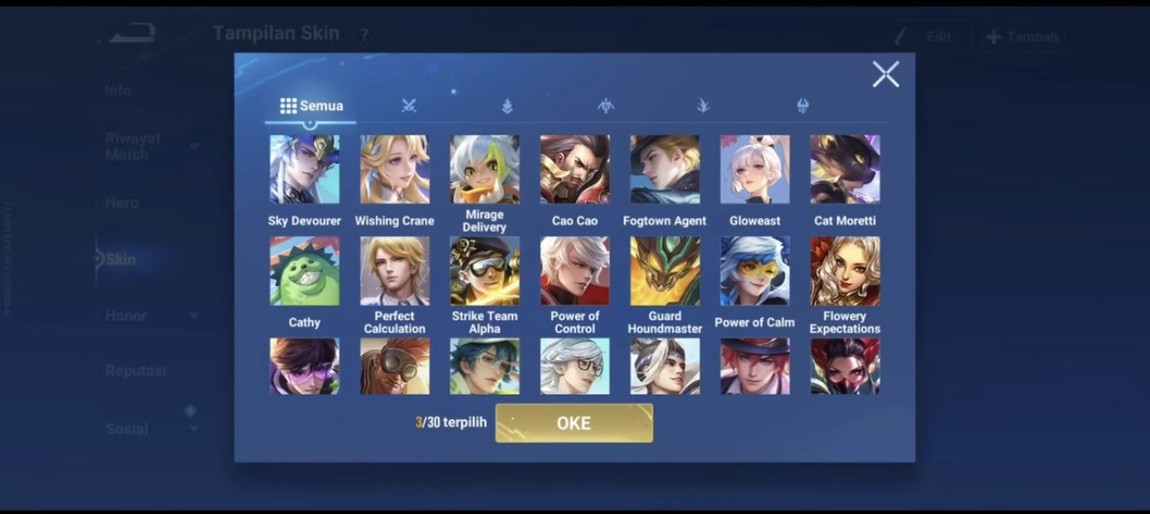Select the Strike Team Alpha skin
1150x514 pixels.
coord(484,271)
